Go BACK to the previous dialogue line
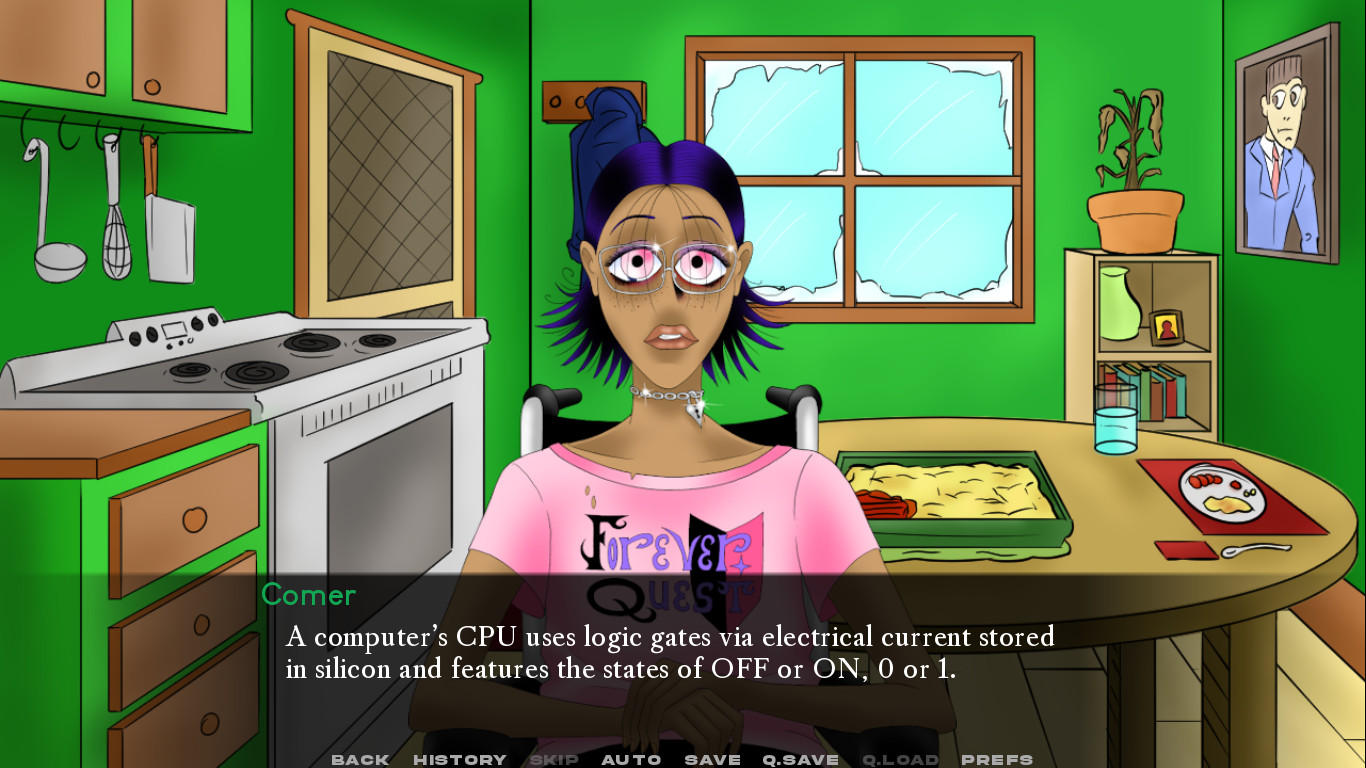 tap(359, 759)
